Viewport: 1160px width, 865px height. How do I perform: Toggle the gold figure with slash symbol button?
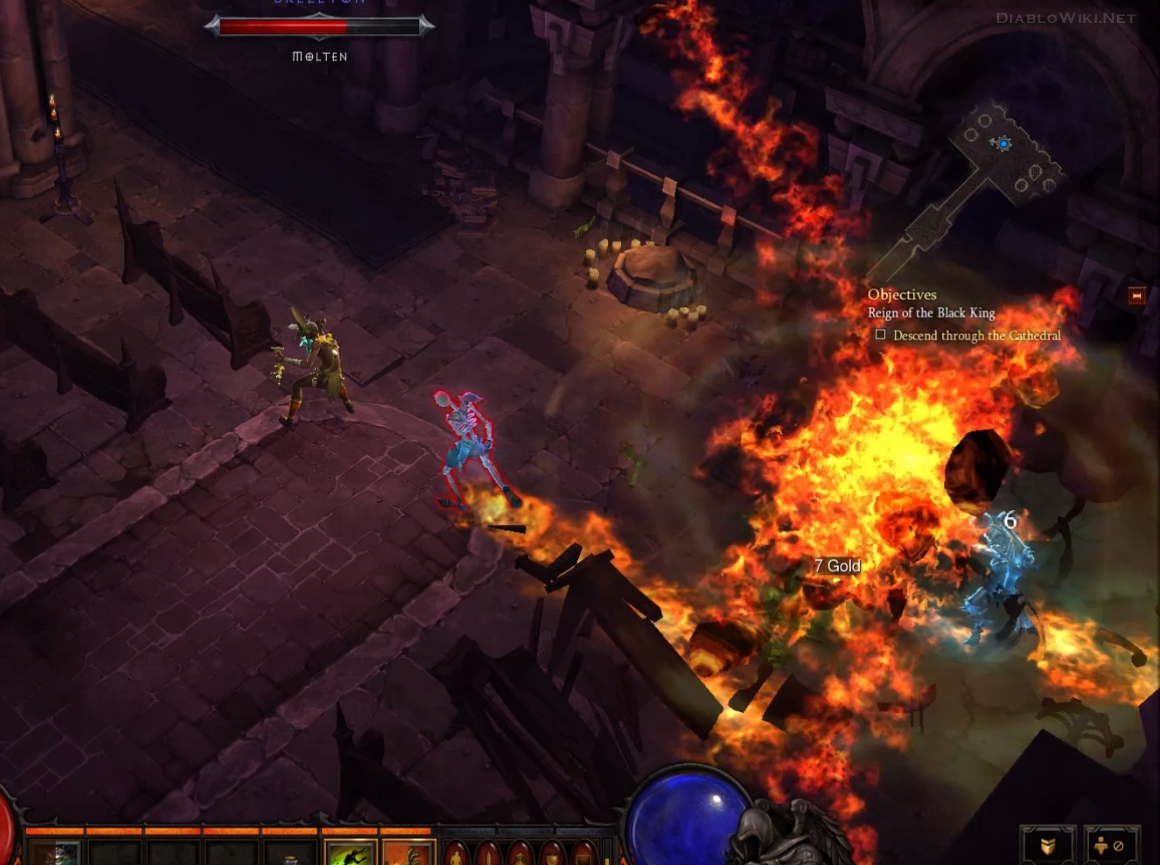[1112, 846]
